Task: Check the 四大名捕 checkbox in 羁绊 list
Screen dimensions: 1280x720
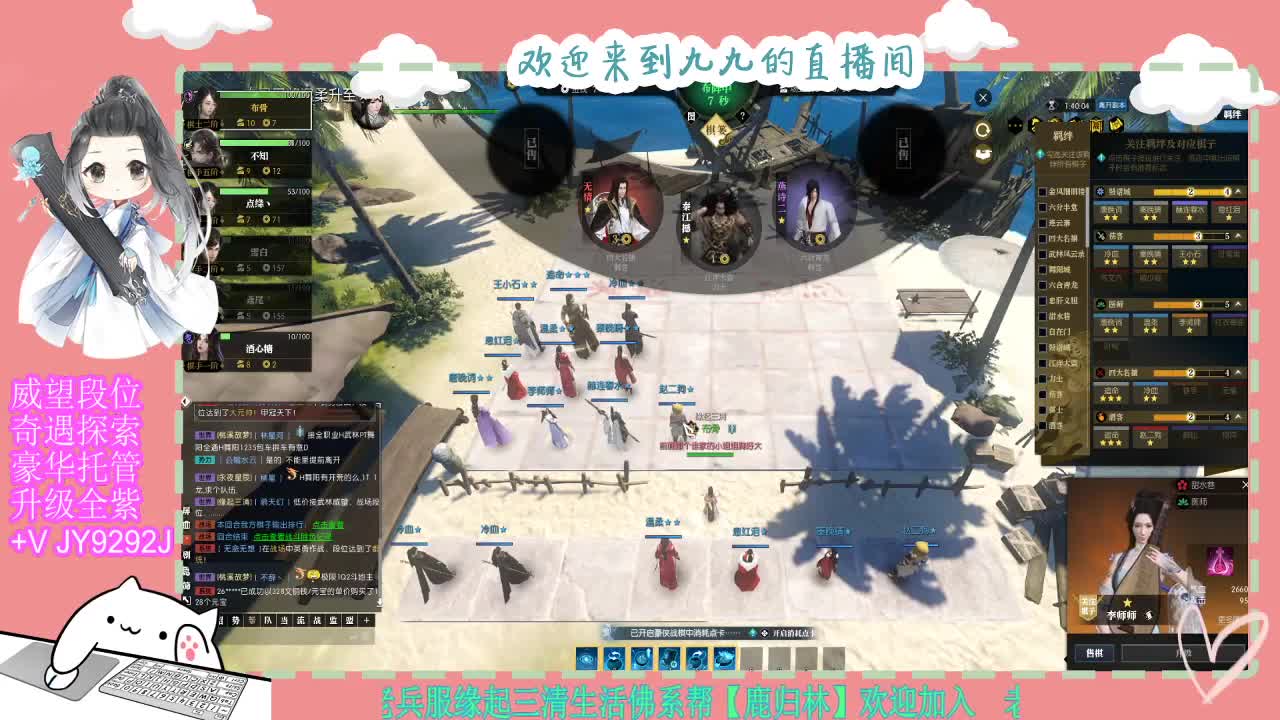Action: [x=1044, y=238]
